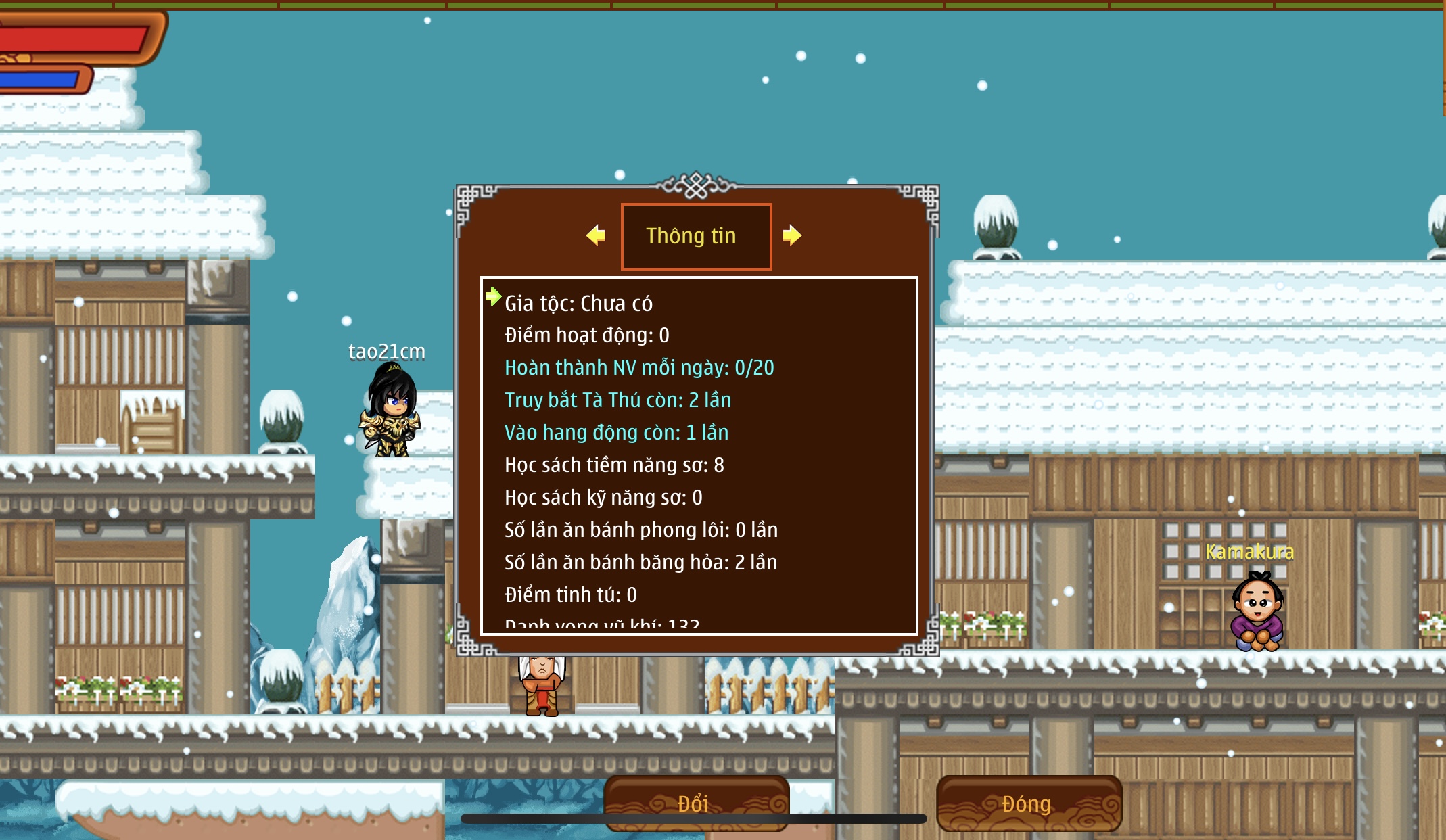This screenshot has height=840, width=1446.
Task: Select the Thông tin tab header
Action: click(x=696, y=236)
